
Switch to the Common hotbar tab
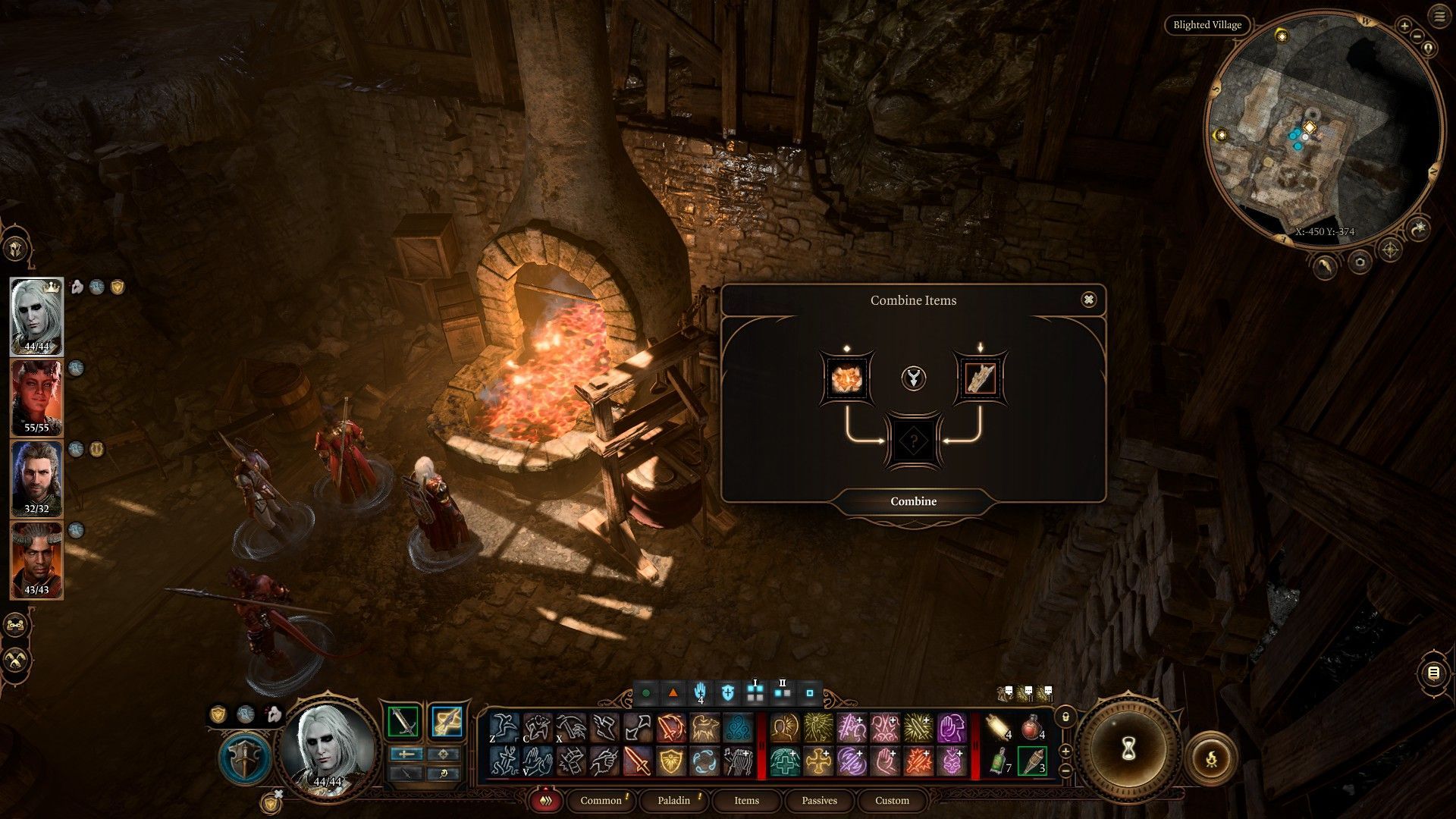[601, 800]
